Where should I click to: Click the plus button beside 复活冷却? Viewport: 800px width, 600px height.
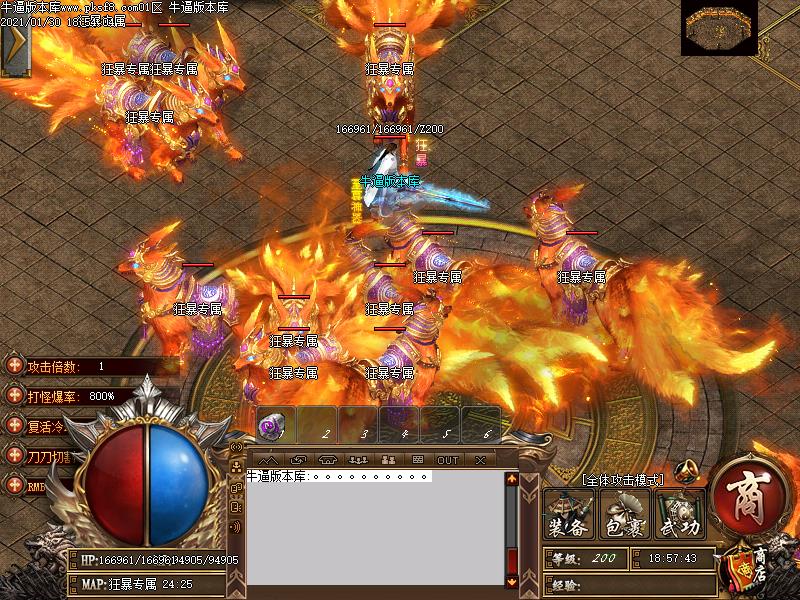(x=14, y=425)
